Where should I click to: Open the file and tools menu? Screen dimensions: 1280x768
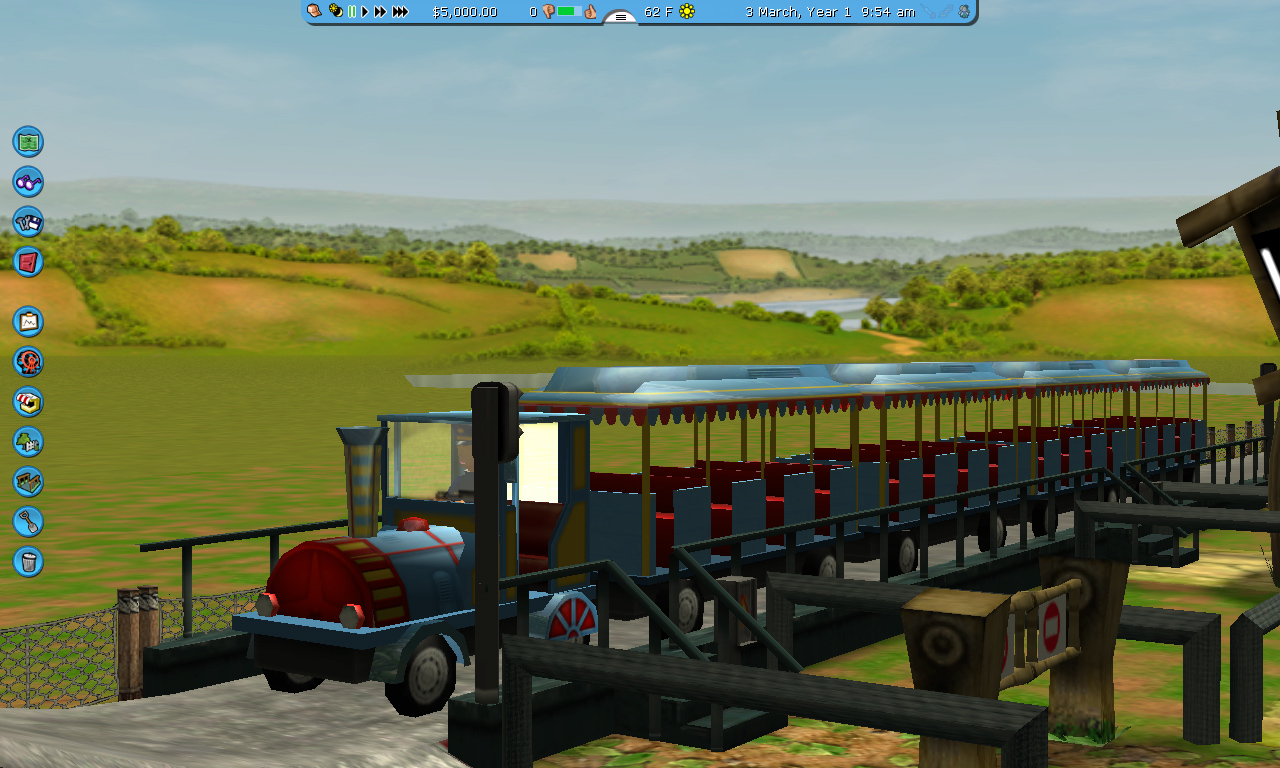[28, 221]
